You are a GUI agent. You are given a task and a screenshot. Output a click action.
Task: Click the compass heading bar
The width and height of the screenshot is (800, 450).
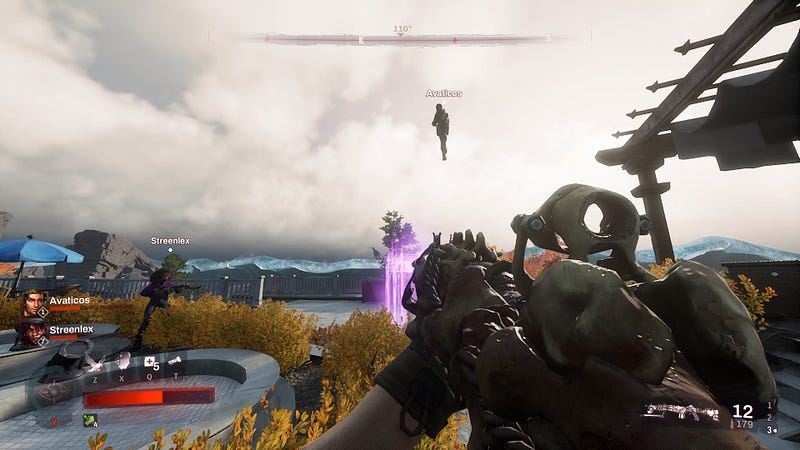(x=400, y=39)
